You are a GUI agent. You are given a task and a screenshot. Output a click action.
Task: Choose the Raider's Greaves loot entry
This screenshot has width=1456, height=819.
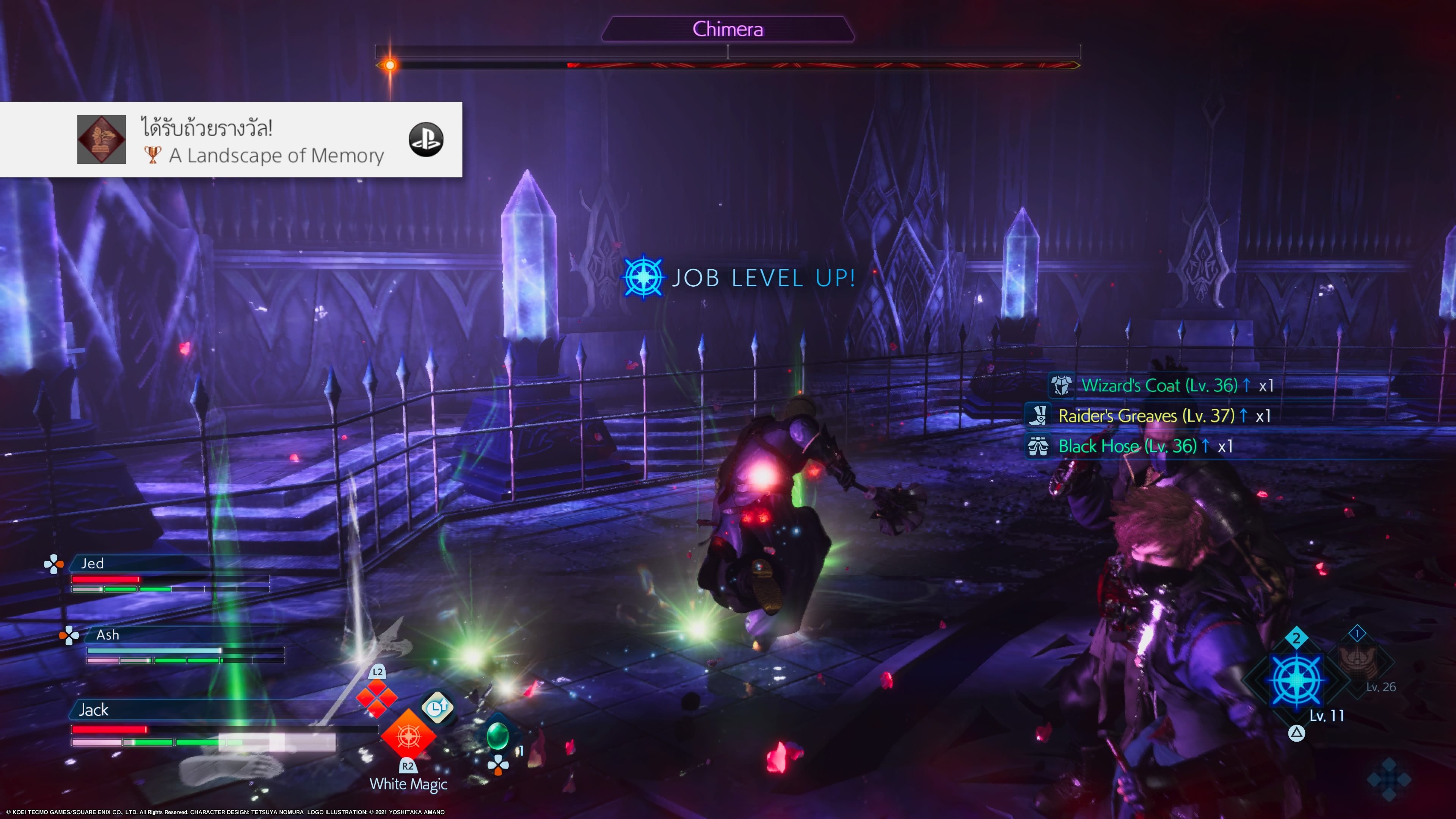(x=1147, y=416)
